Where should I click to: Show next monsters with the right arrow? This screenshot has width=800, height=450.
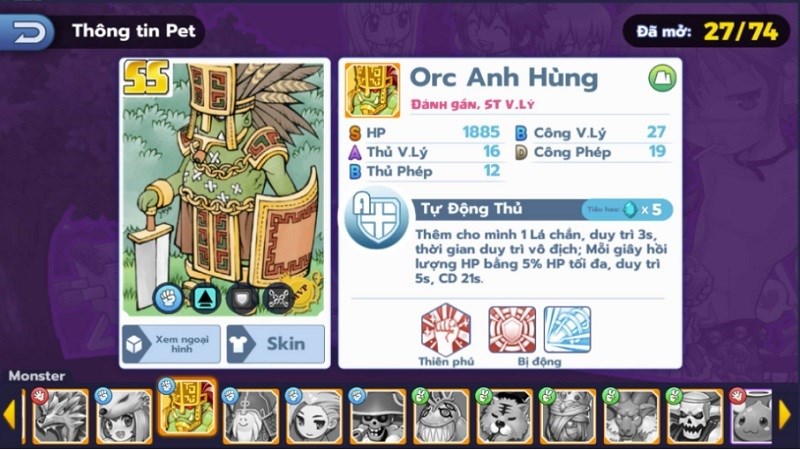pos(784,413)
